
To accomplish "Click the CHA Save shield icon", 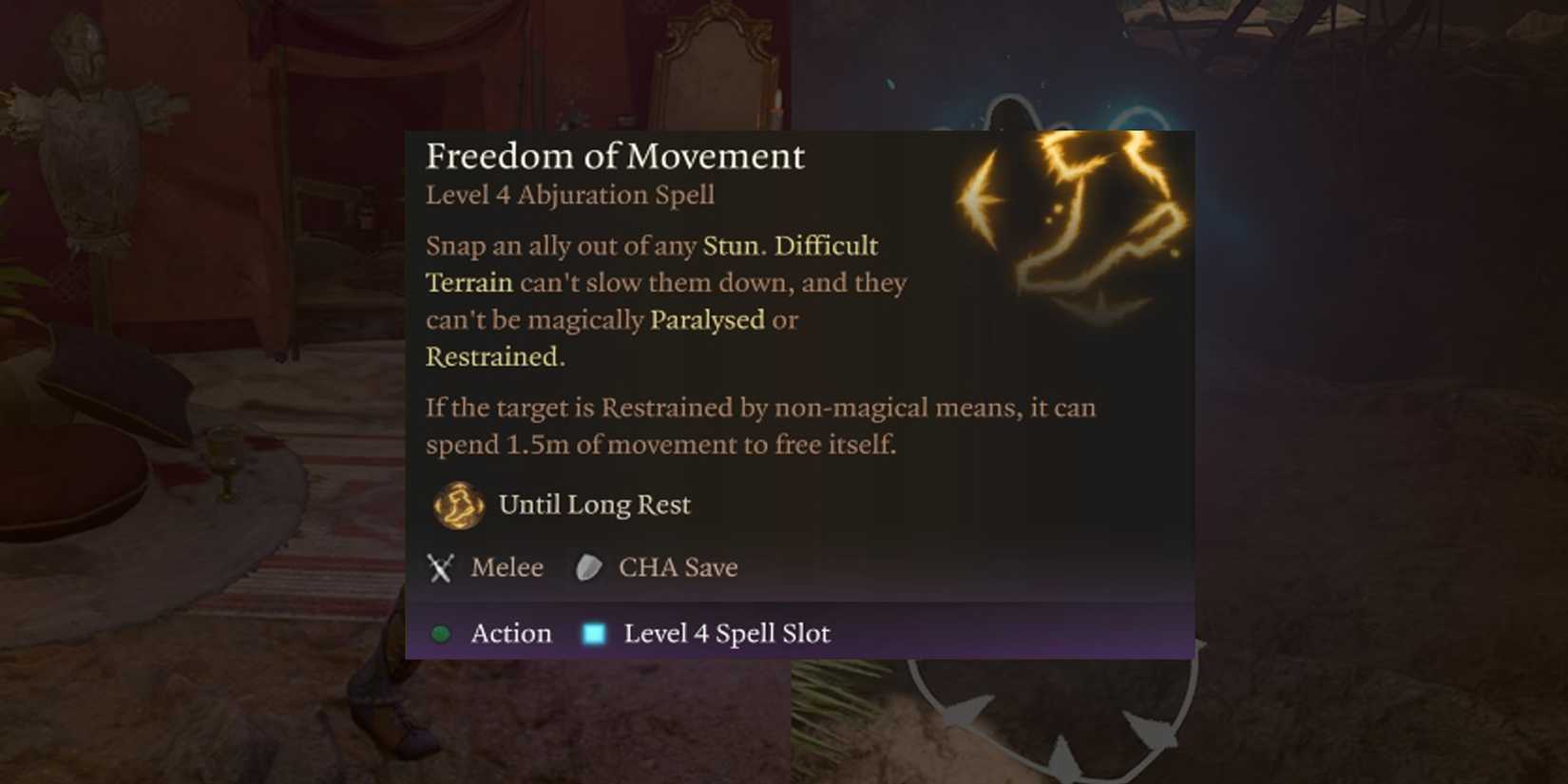I will coord(589,567).
